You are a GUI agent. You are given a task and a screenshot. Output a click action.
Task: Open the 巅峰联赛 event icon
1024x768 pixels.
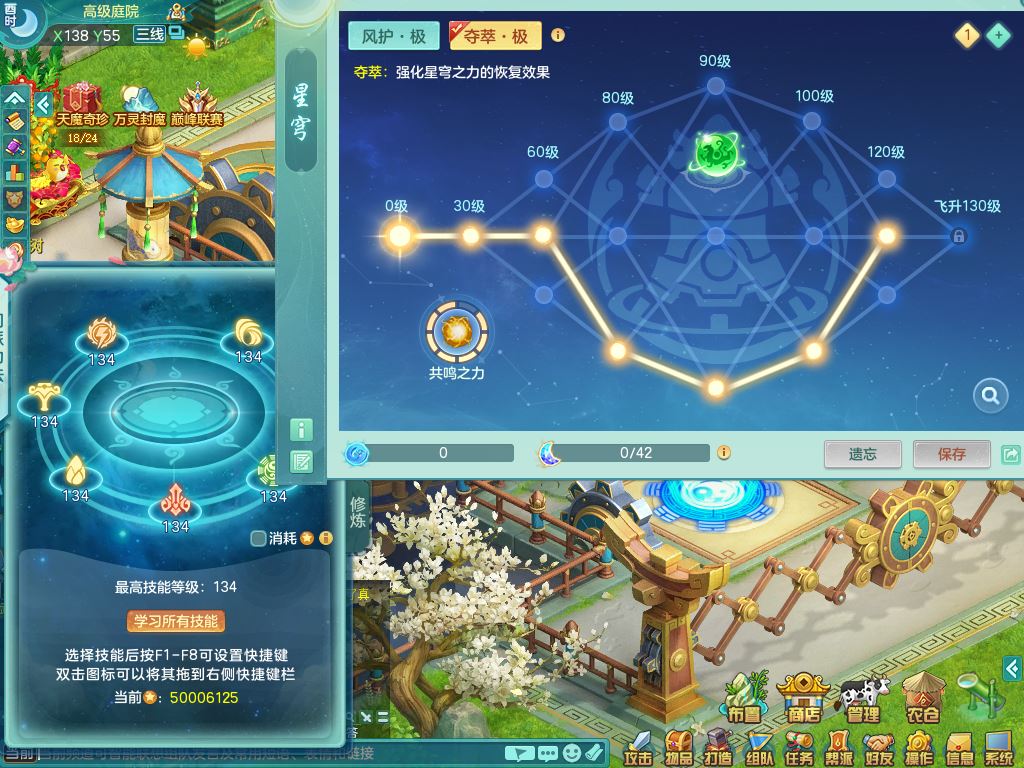coord(201,105)
